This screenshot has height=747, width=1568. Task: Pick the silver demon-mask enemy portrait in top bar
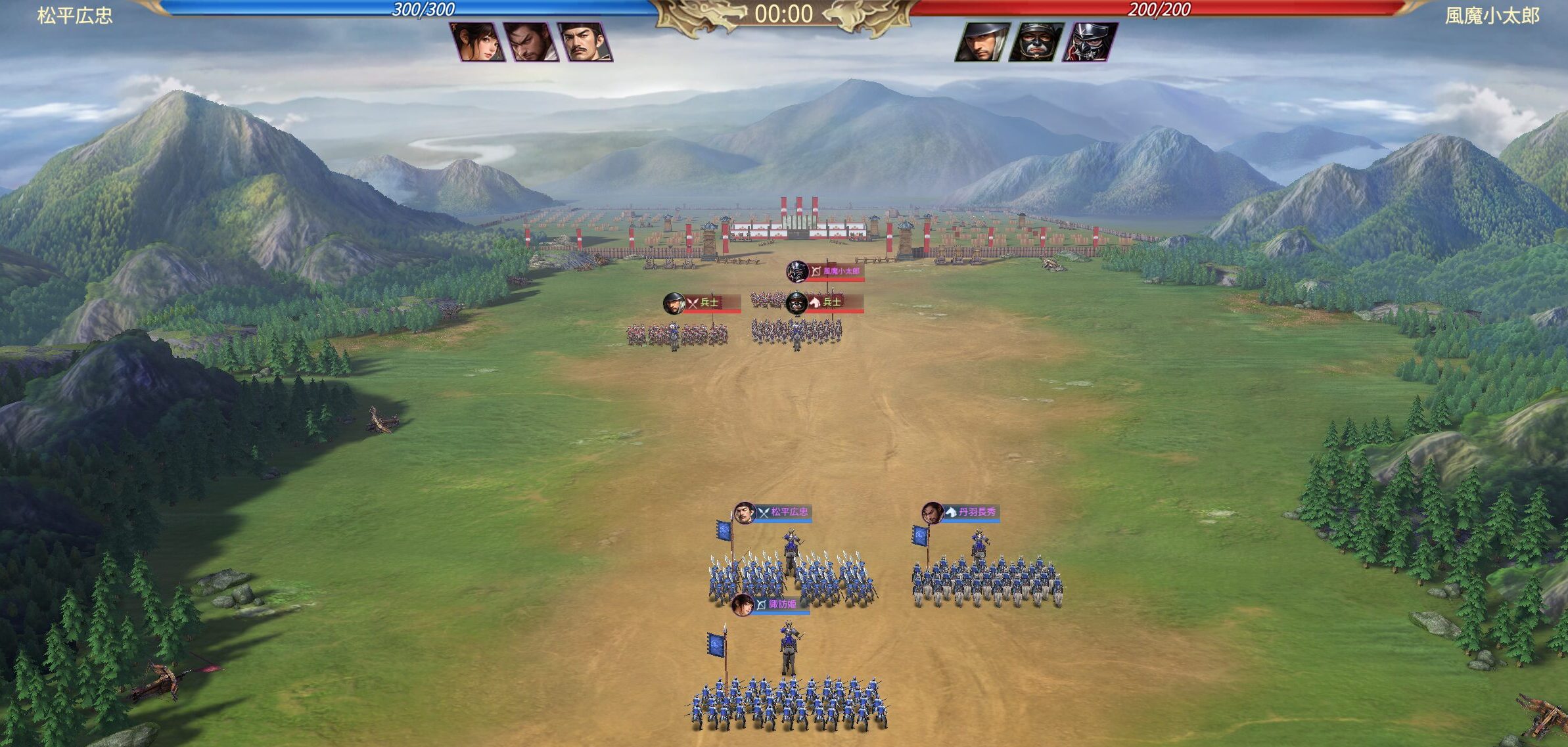[x=1090, y=42]
